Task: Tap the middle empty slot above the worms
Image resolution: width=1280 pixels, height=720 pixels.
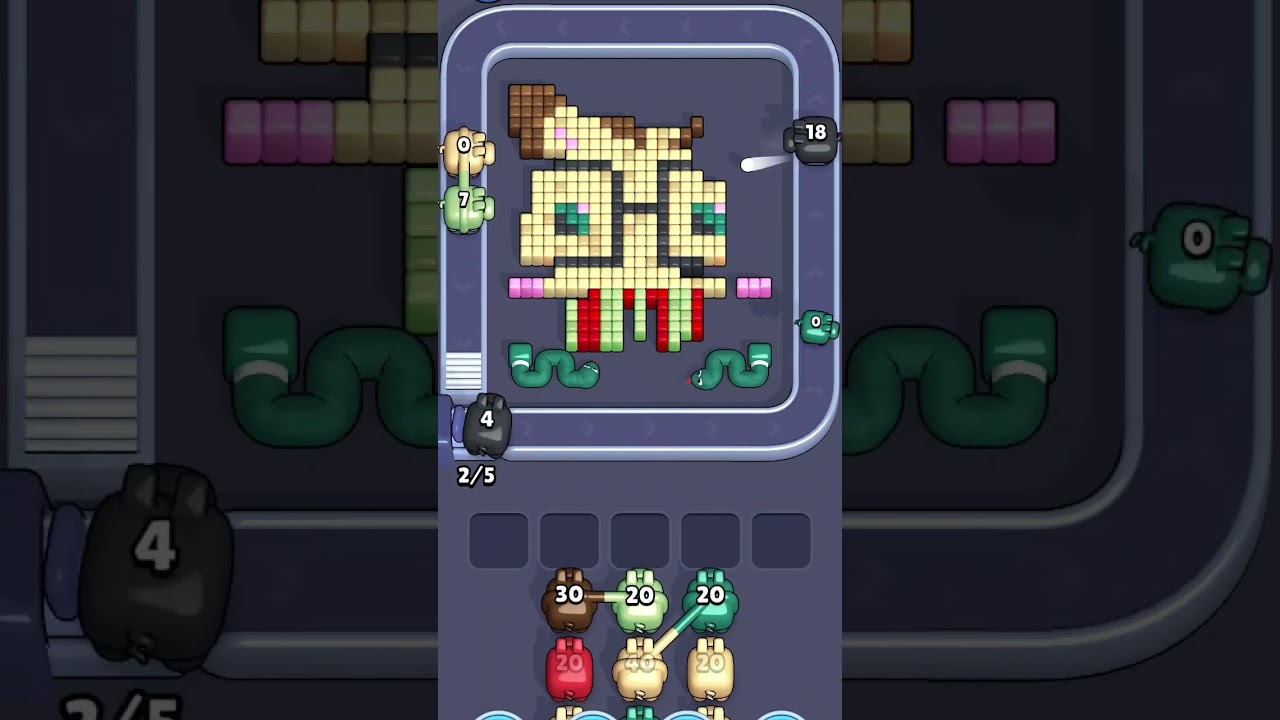Action: click(640, 538)
